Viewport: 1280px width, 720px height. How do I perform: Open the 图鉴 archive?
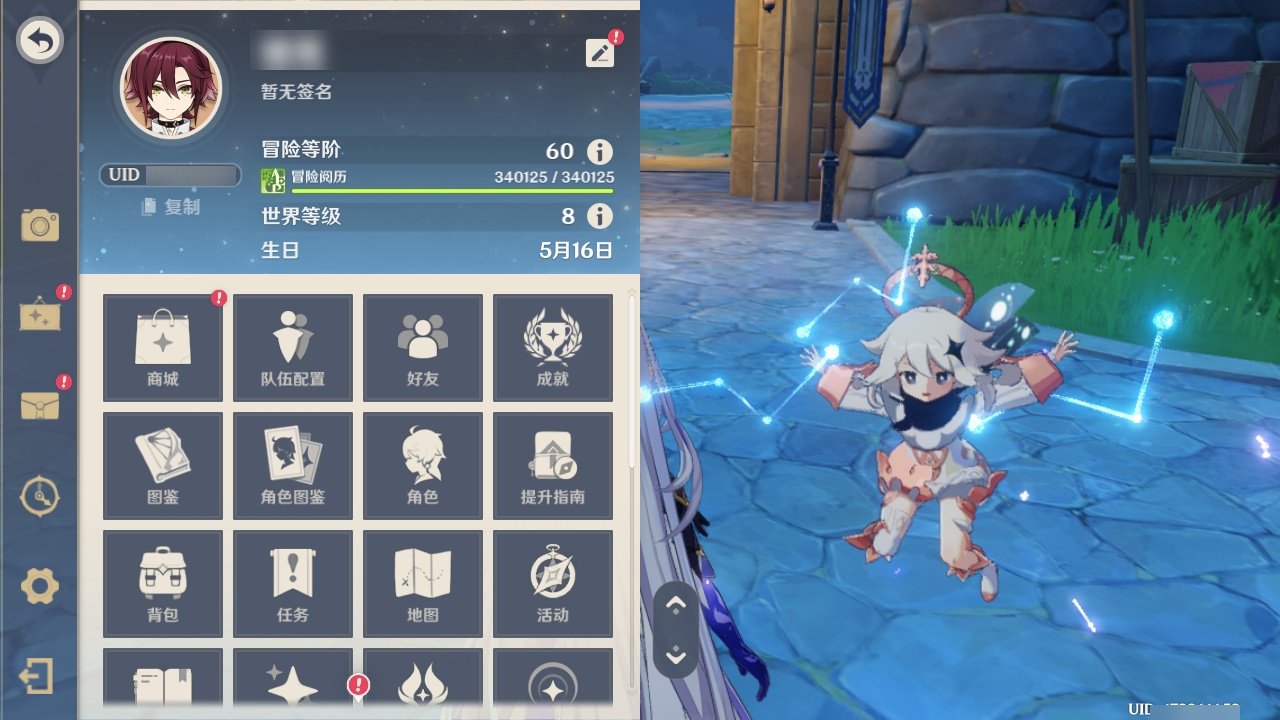click(x=163, y=466)
